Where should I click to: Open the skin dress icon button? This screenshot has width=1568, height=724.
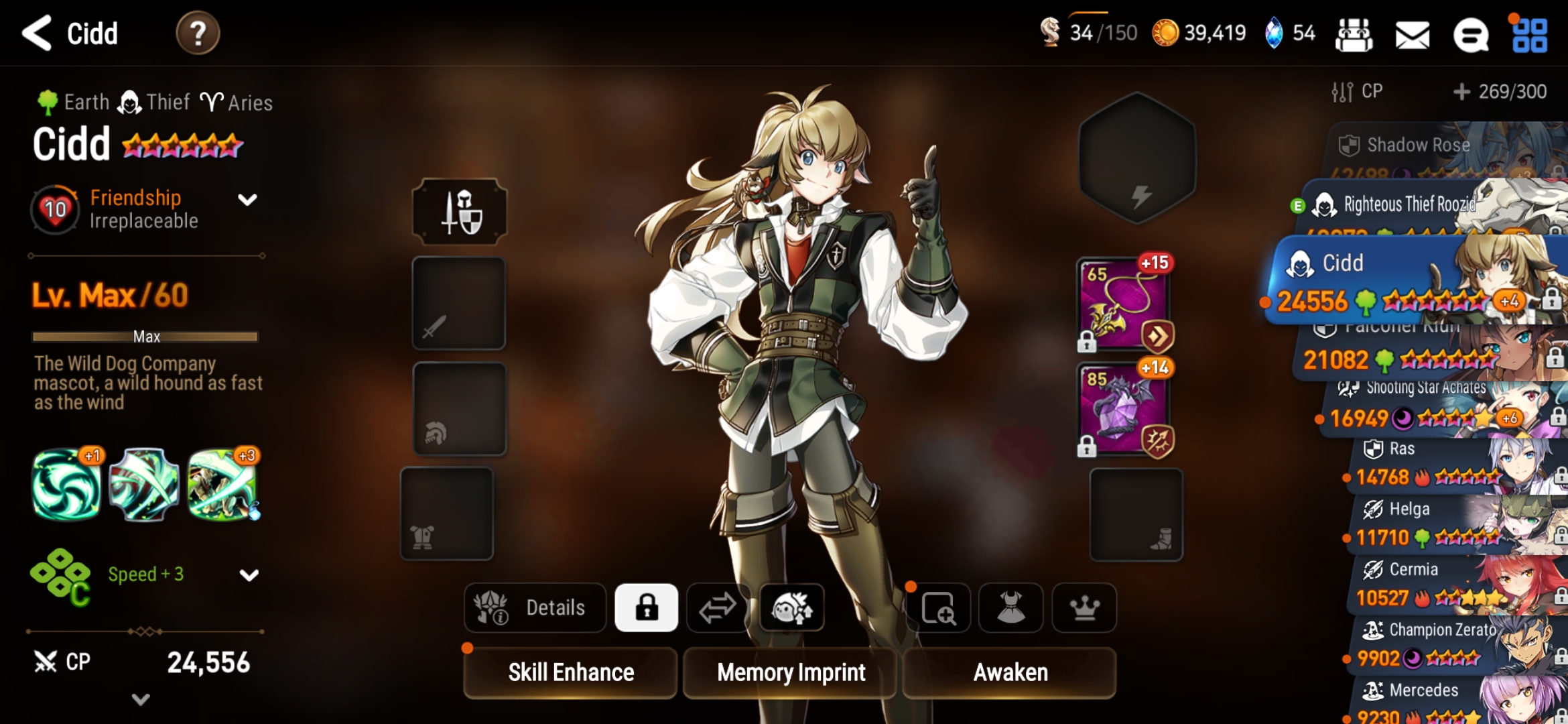(x=1010, y=607)
